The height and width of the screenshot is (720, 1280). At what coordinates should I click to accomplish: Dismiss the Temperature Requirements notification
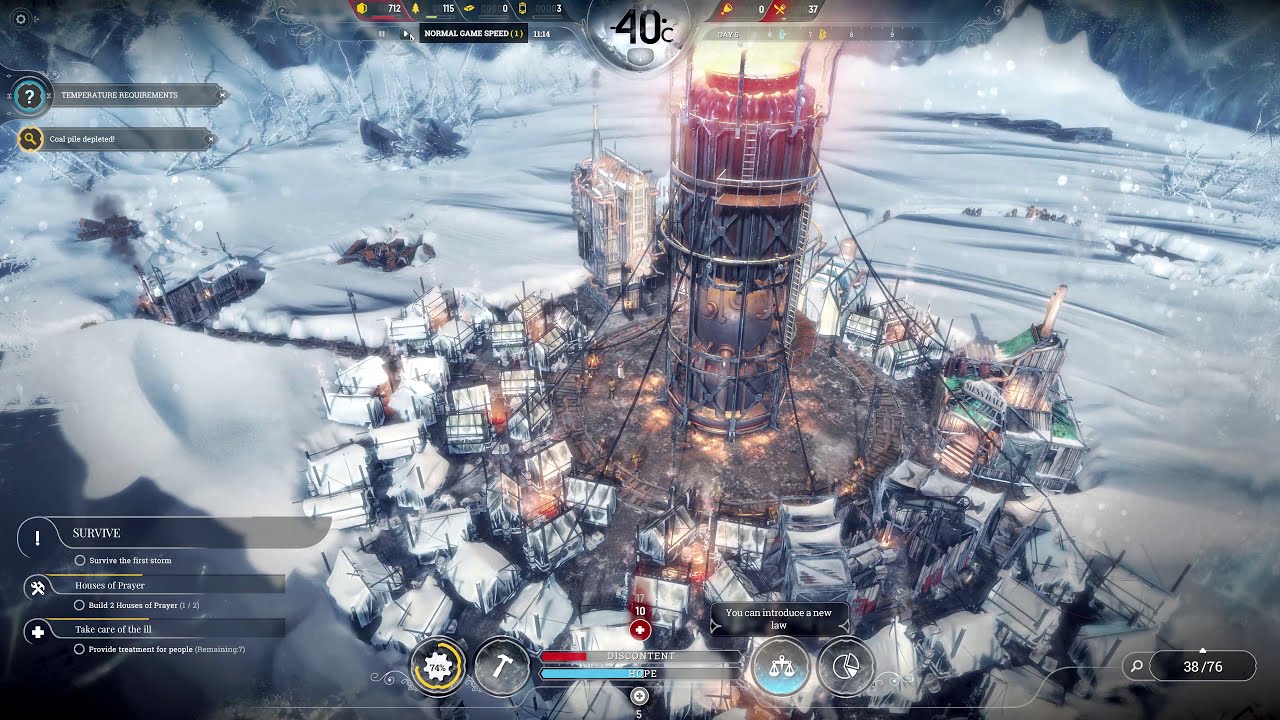(x=222, y=95)
